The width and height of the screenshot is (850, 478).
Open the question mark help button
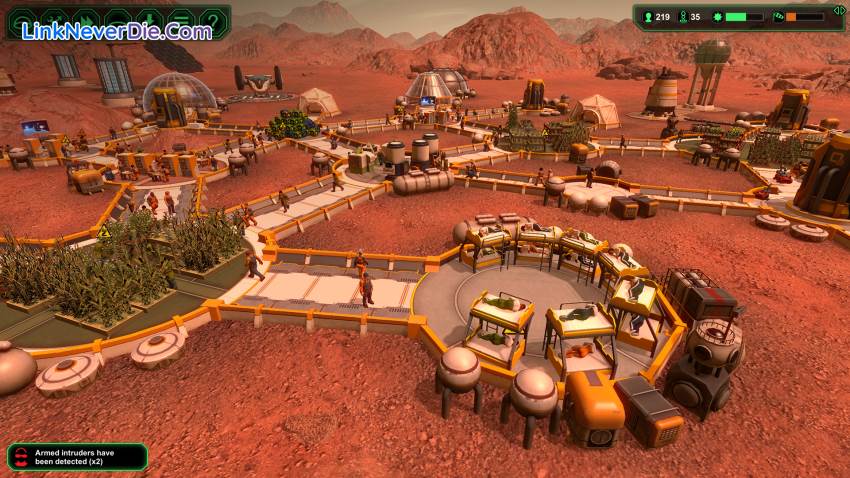(212, 20)
